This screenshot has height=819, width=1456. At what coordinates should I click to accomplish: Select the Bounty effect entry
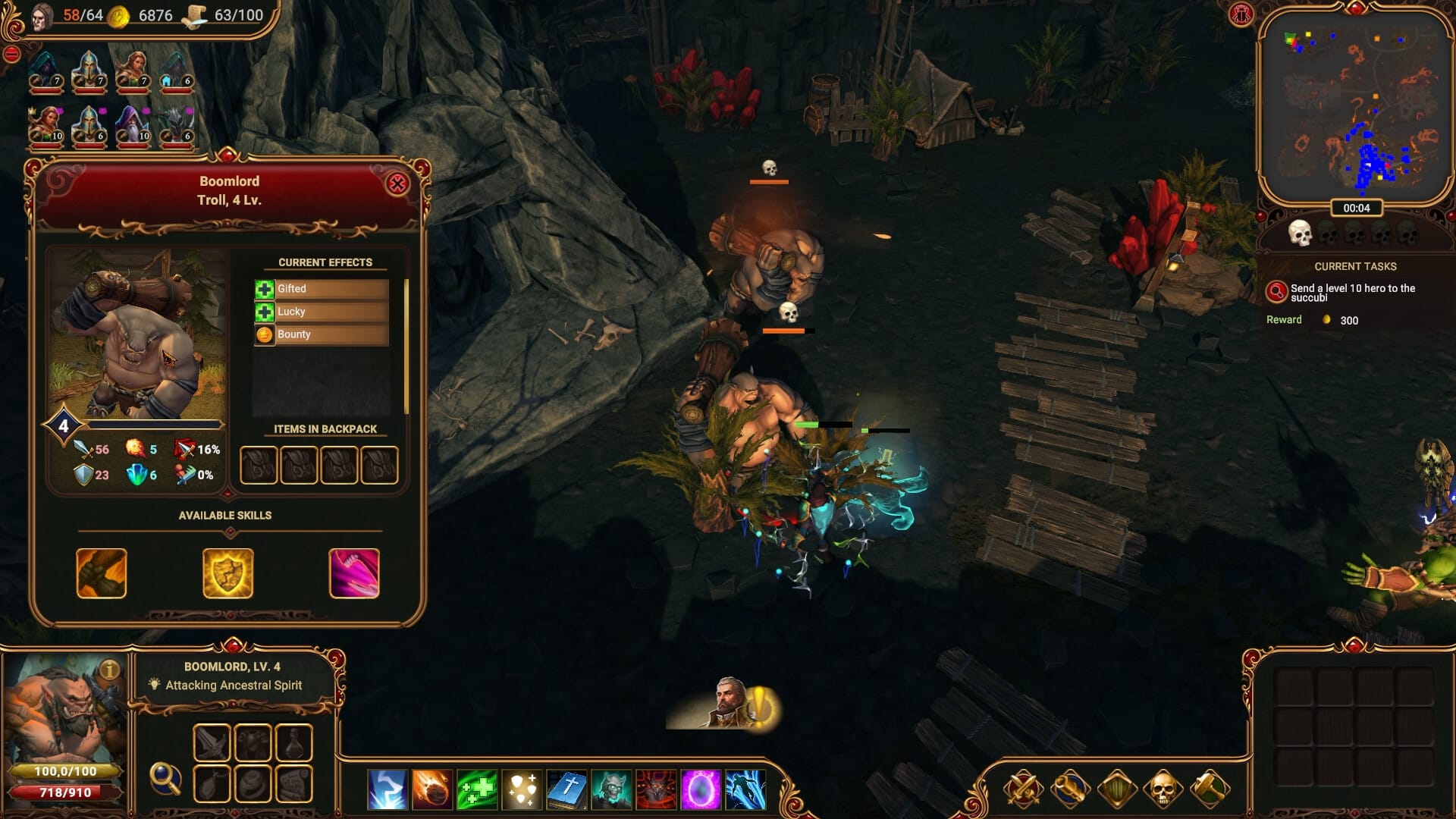(x=322, y=334)
